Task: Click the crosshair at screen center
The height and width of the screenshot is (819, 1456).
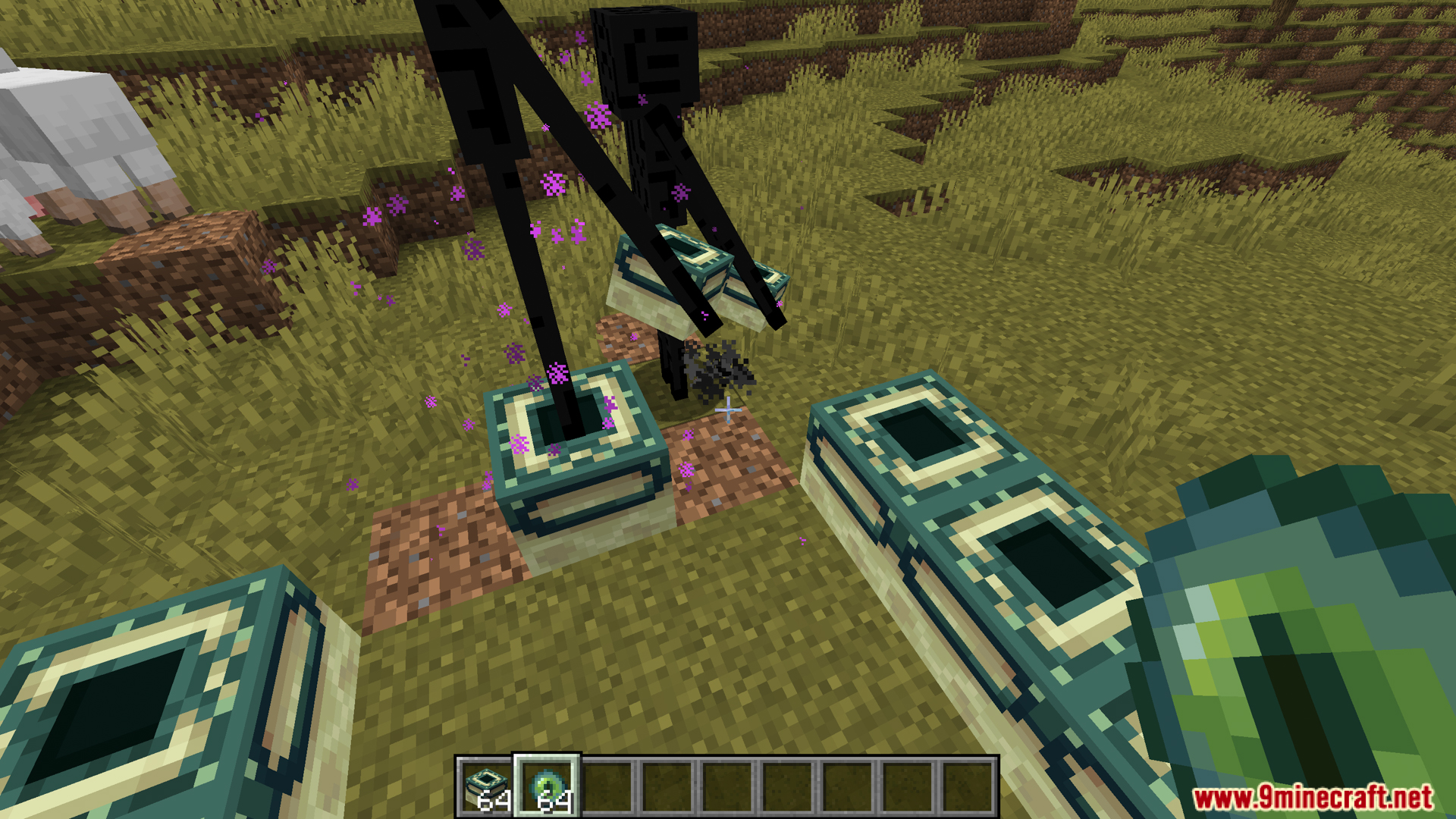Action: (728, 409)
